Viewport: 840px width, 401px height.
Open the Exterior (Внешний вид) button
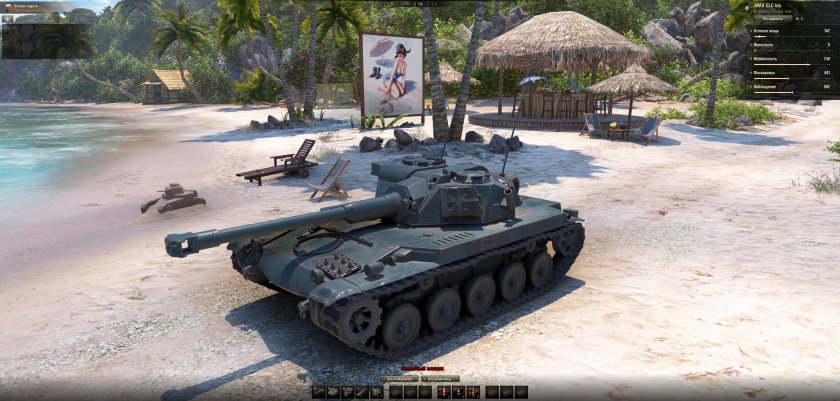(440, 379)
